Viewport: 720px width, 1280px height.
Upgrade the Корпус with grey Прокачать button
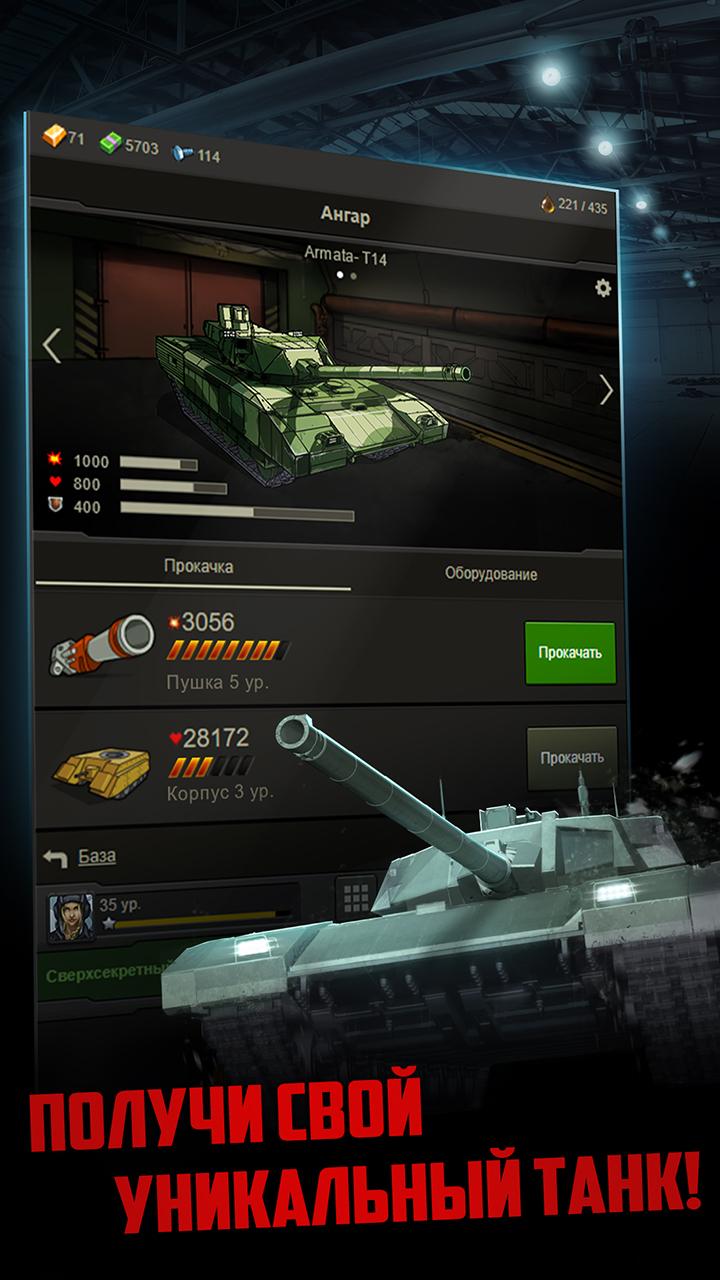coord(572,757)
